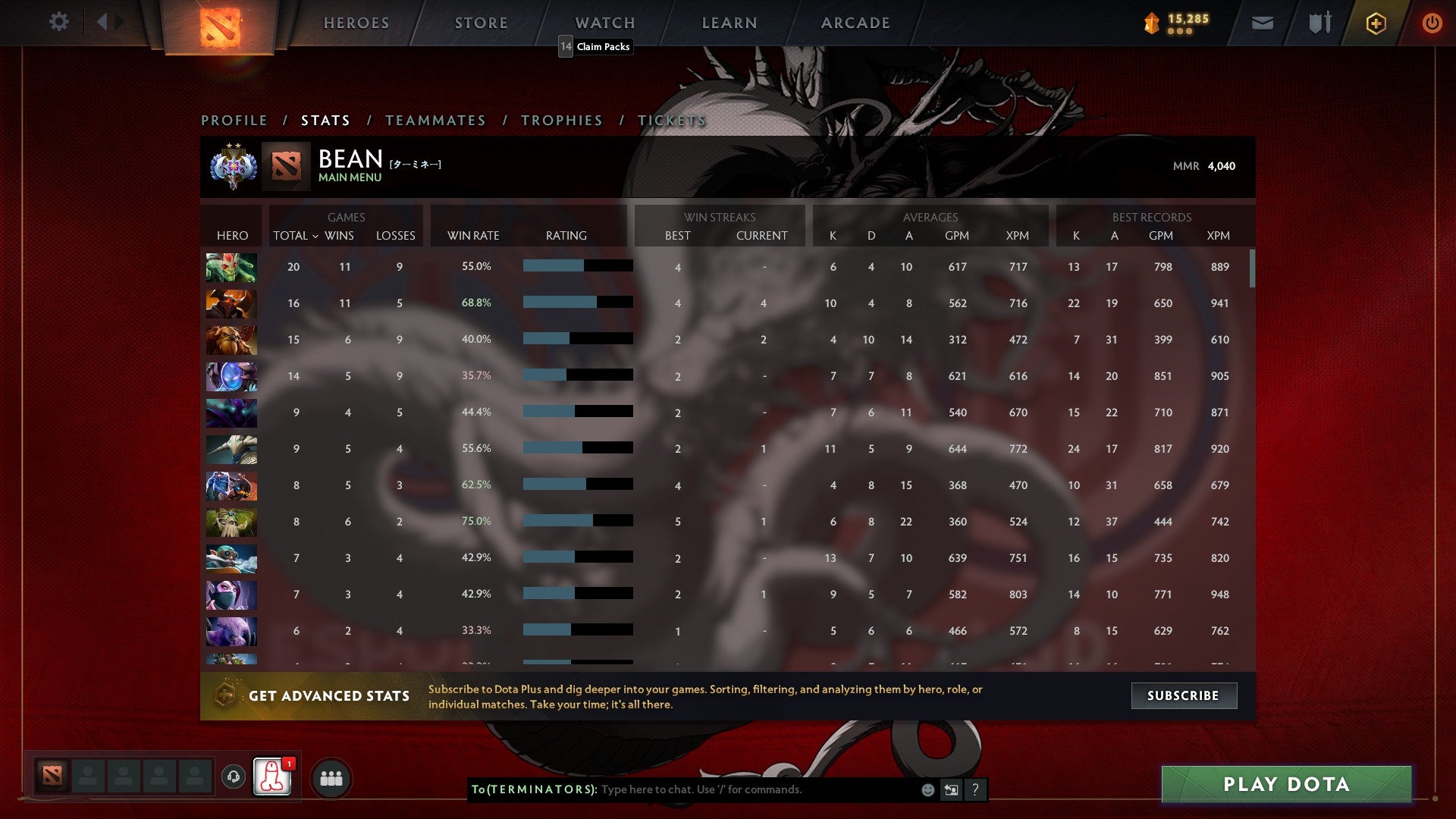Open Dota Plus with the gold plus hexagon
This screenshot has width=1456, height=819.
click(1375, 23)
